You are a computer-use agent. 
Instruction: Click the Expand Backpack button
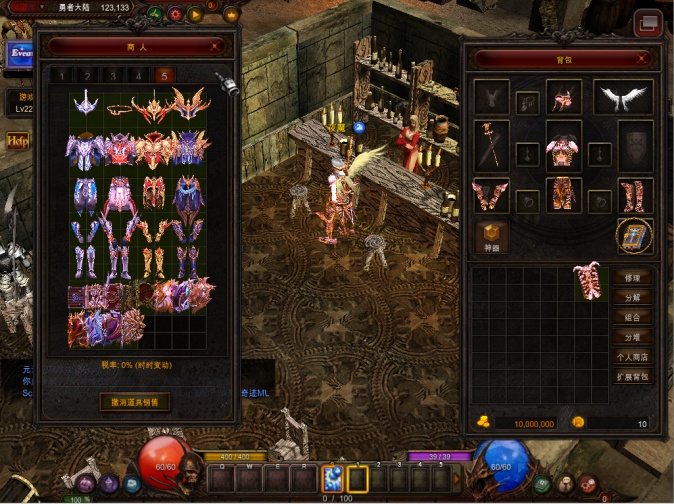point(632,377)
